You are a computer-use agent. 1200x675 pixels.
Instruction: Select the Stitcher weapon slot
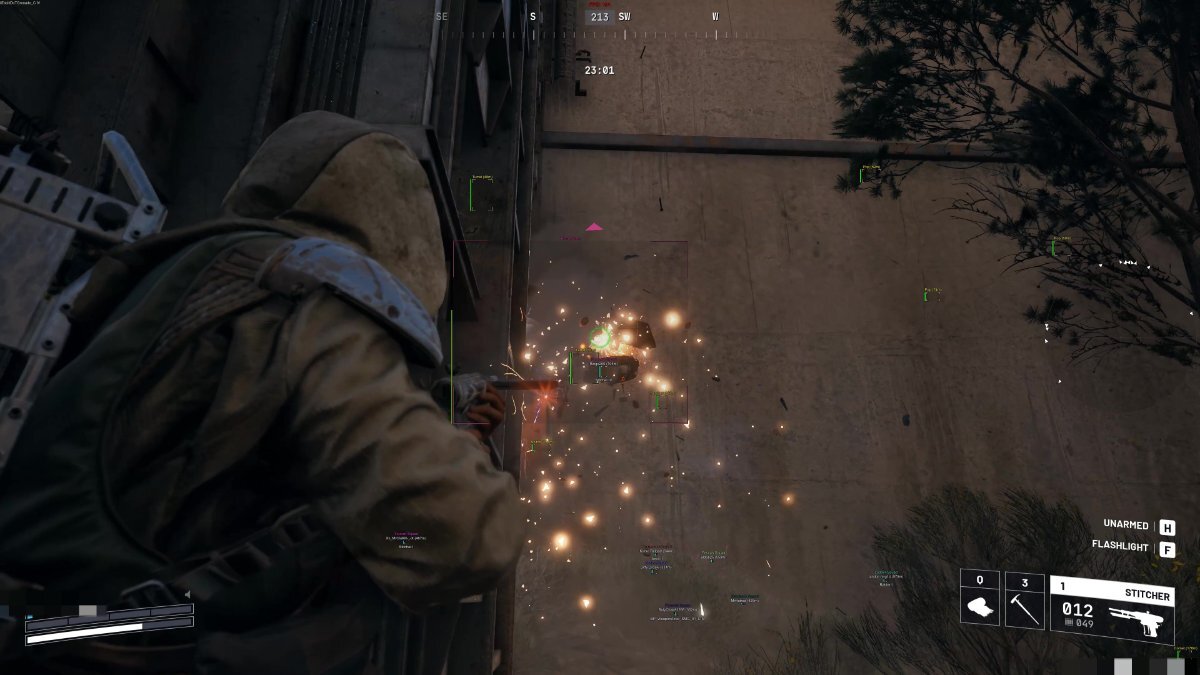click(x=1111, y=608)
